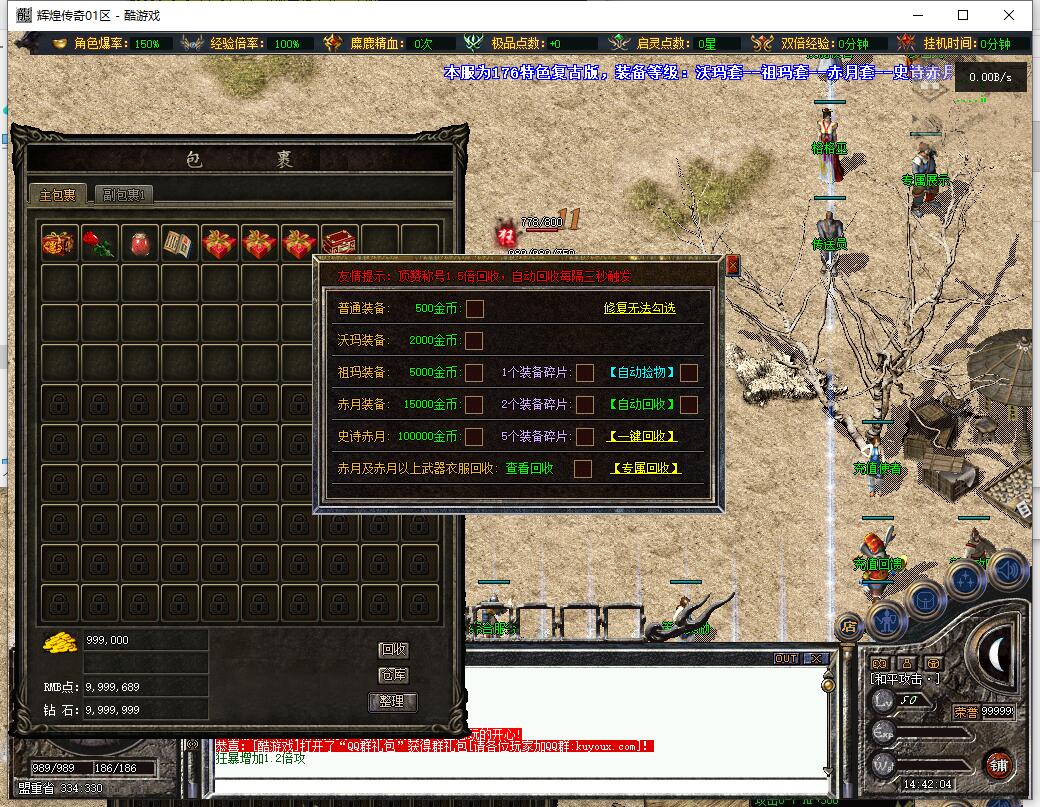Viewport: 1040px width, 807px height.
Task: Select the open book item slot
Action: click(x=180, y=243)
